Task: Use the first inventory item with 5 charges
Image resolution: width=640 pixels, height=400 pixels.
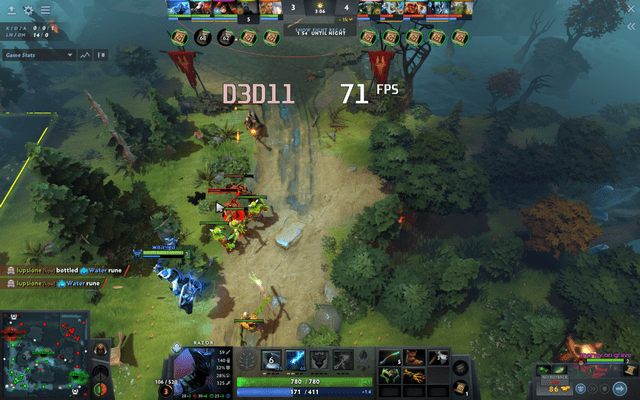Action: click(x=389, y=357)
